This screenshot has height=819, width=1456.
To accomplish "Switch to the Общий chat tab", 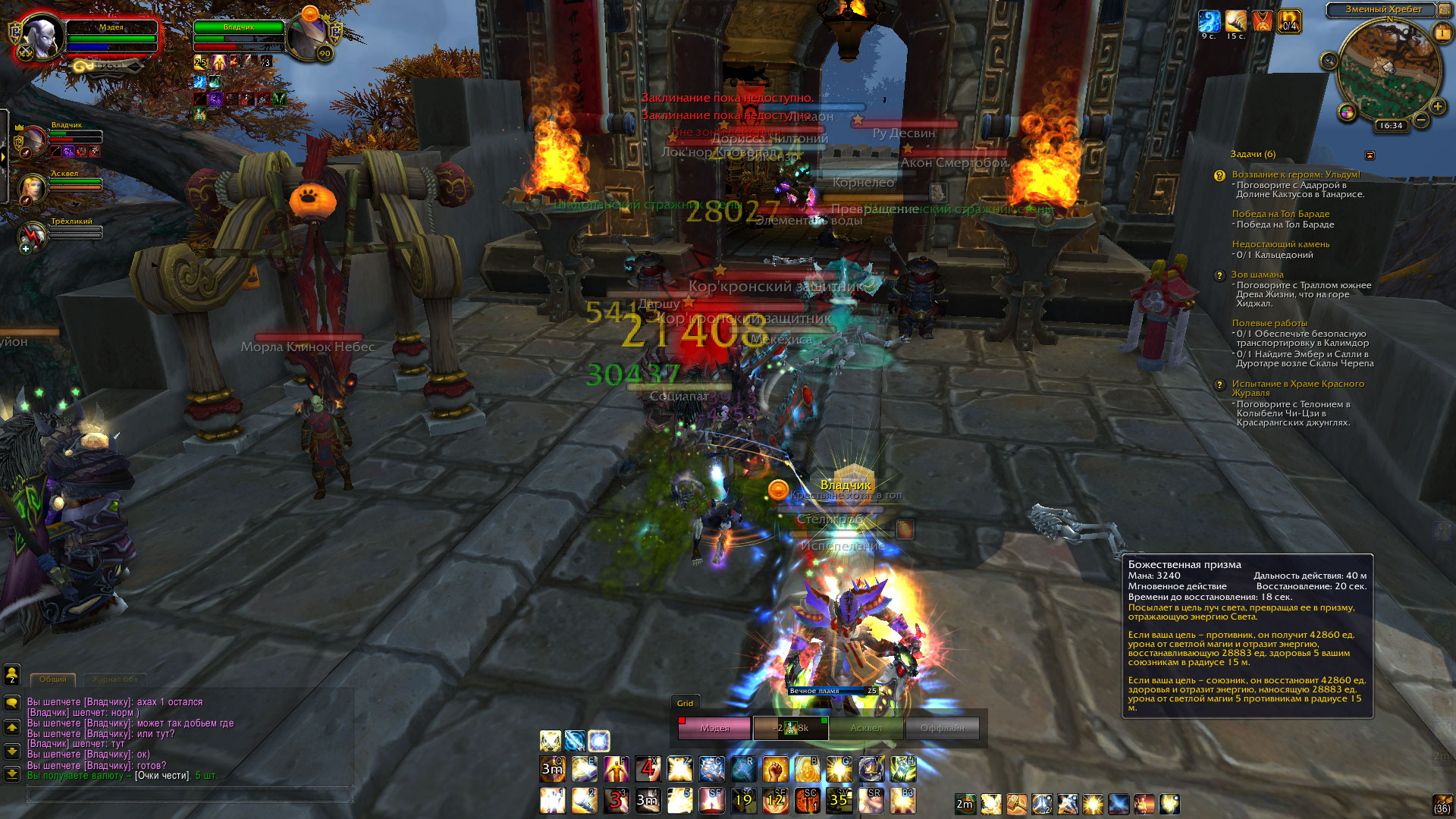I will (x=53, y=679).
